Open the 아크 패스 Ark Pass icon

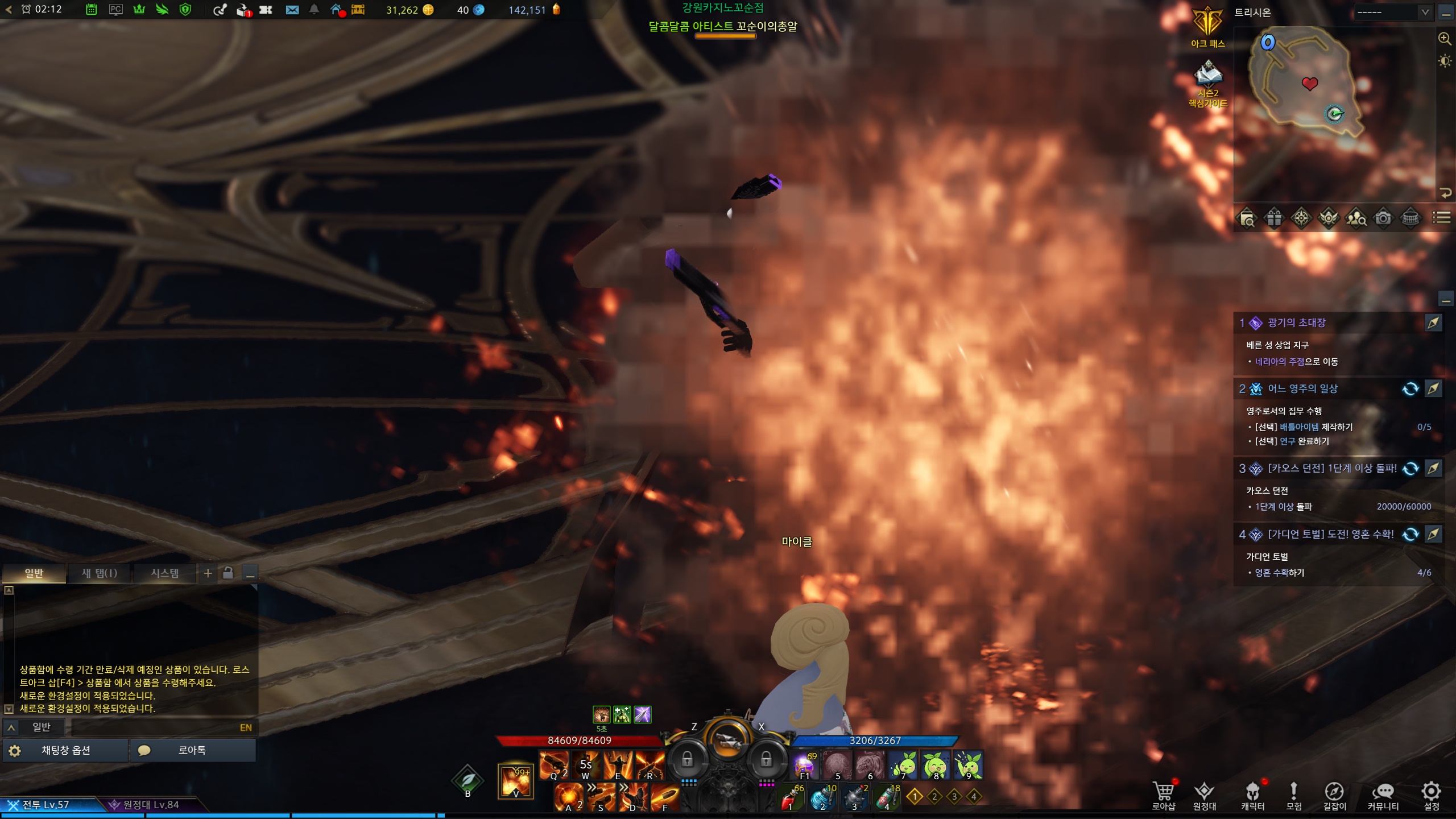pos(1207,27)
